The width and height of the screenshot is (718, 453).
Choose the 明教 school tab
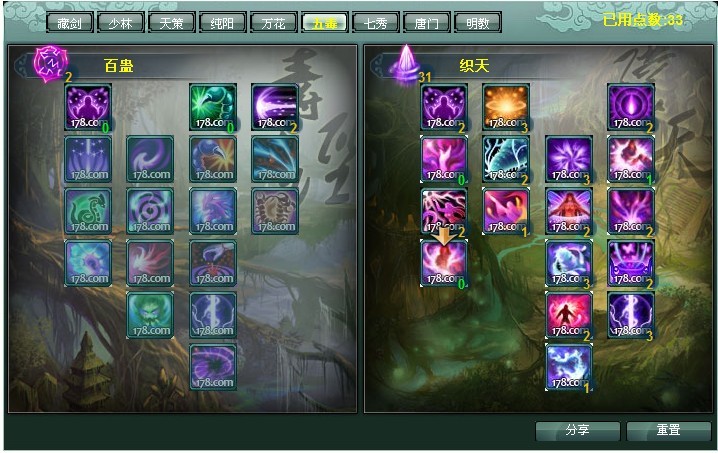477,22
